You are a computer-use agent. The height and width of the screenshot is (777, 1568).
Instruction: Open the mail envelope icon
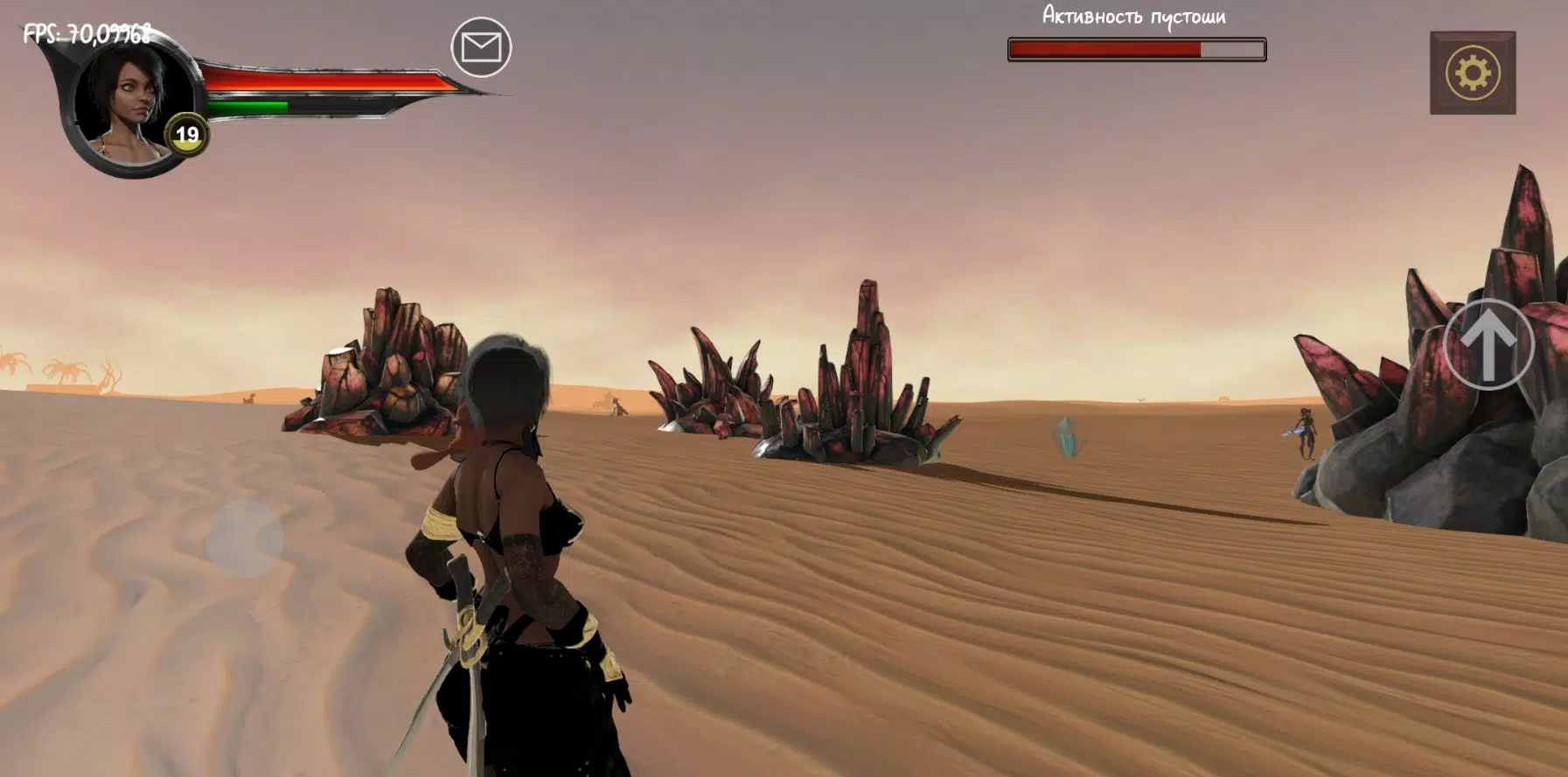[481, 47]
